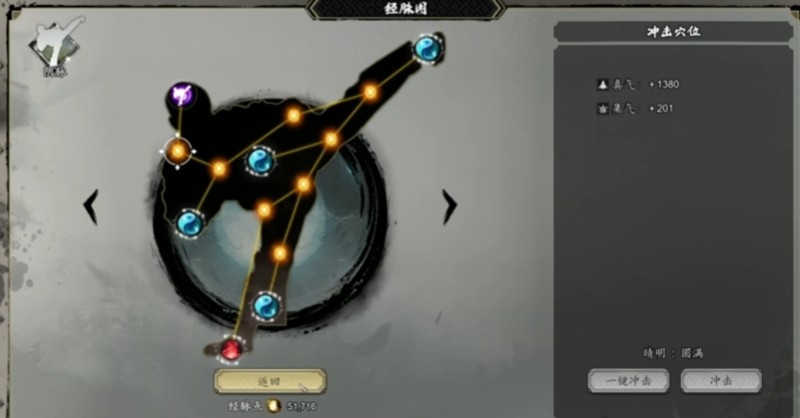The height and width of the screenshot is (418, 800).
Task: Select the red acupoint node
Action: pyautogui.click(x=232, y=348)
